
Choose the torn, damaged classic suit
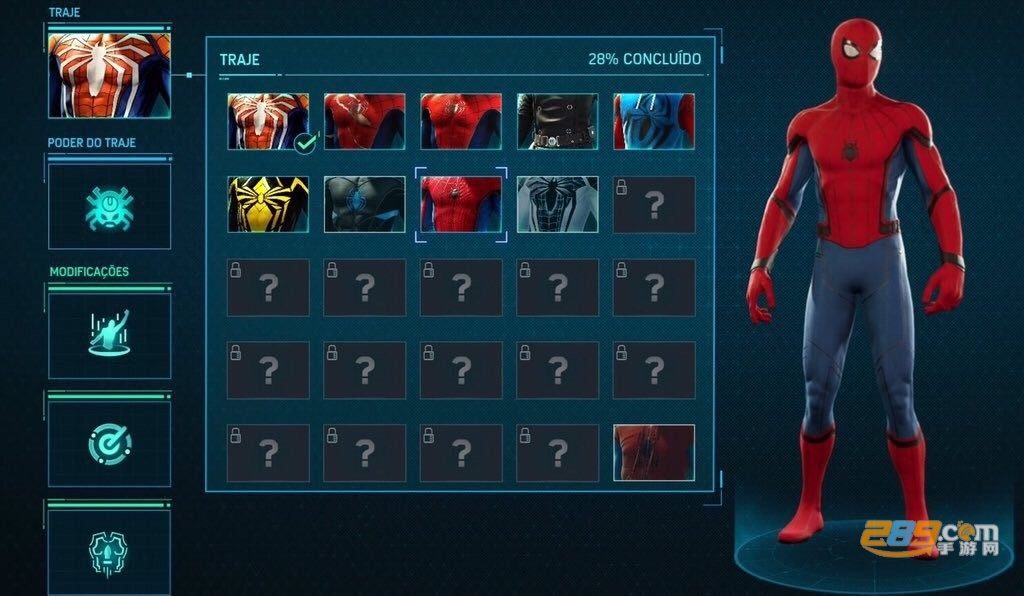(x=364, y=121)
